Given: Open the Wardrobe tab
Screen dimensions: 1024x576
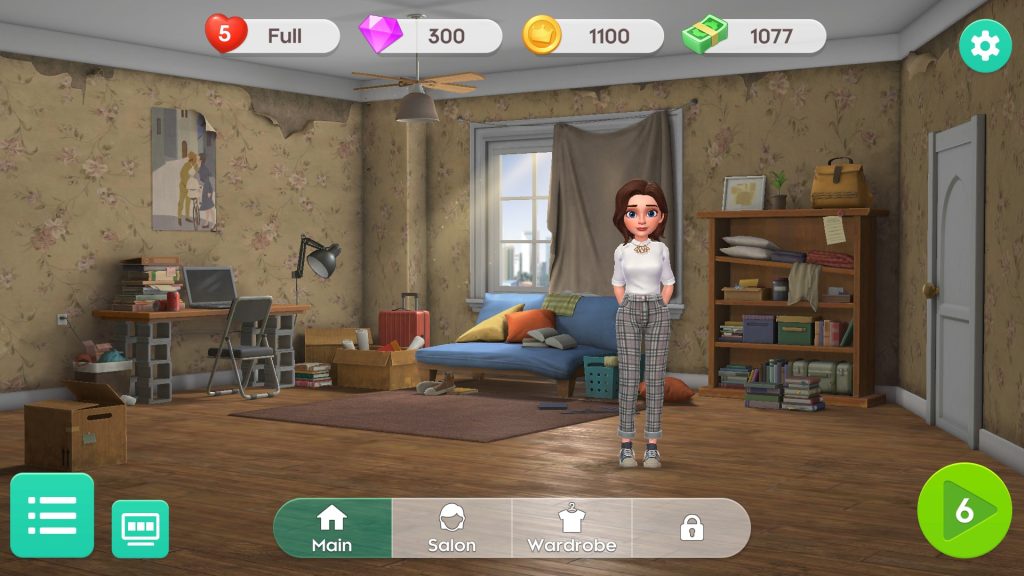Looking at the screenshot, I should pyautogui.click(x=572, y=528).
